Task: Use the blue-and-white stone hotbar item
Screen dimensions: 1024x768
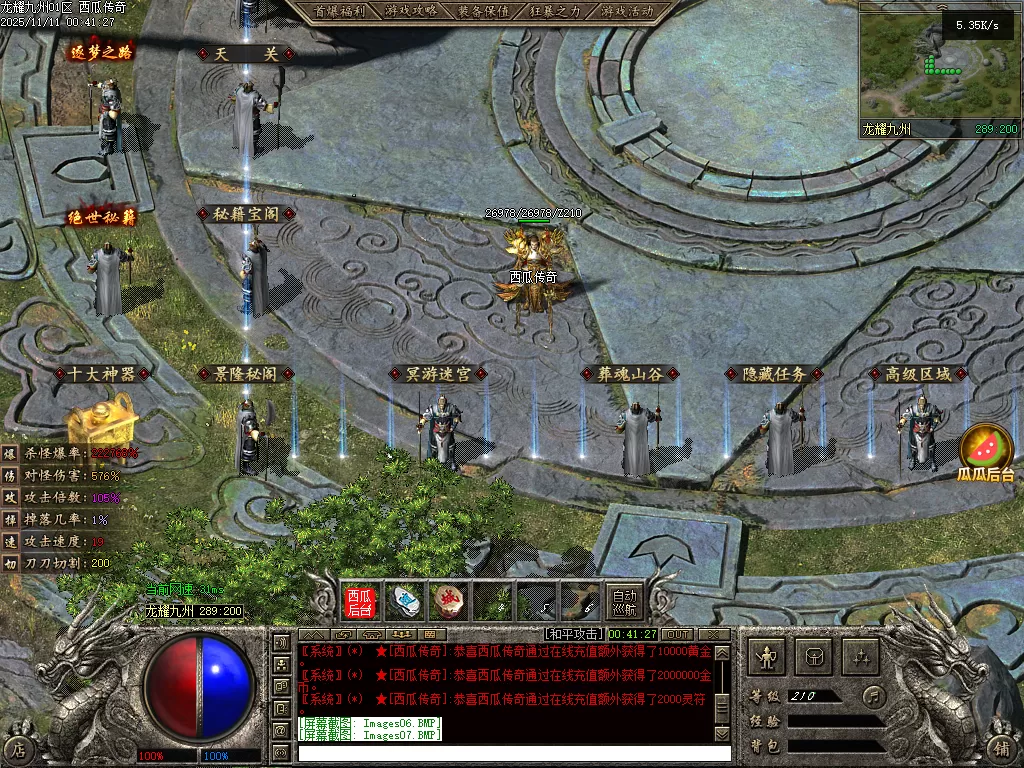Action: [x=404, y=601]
